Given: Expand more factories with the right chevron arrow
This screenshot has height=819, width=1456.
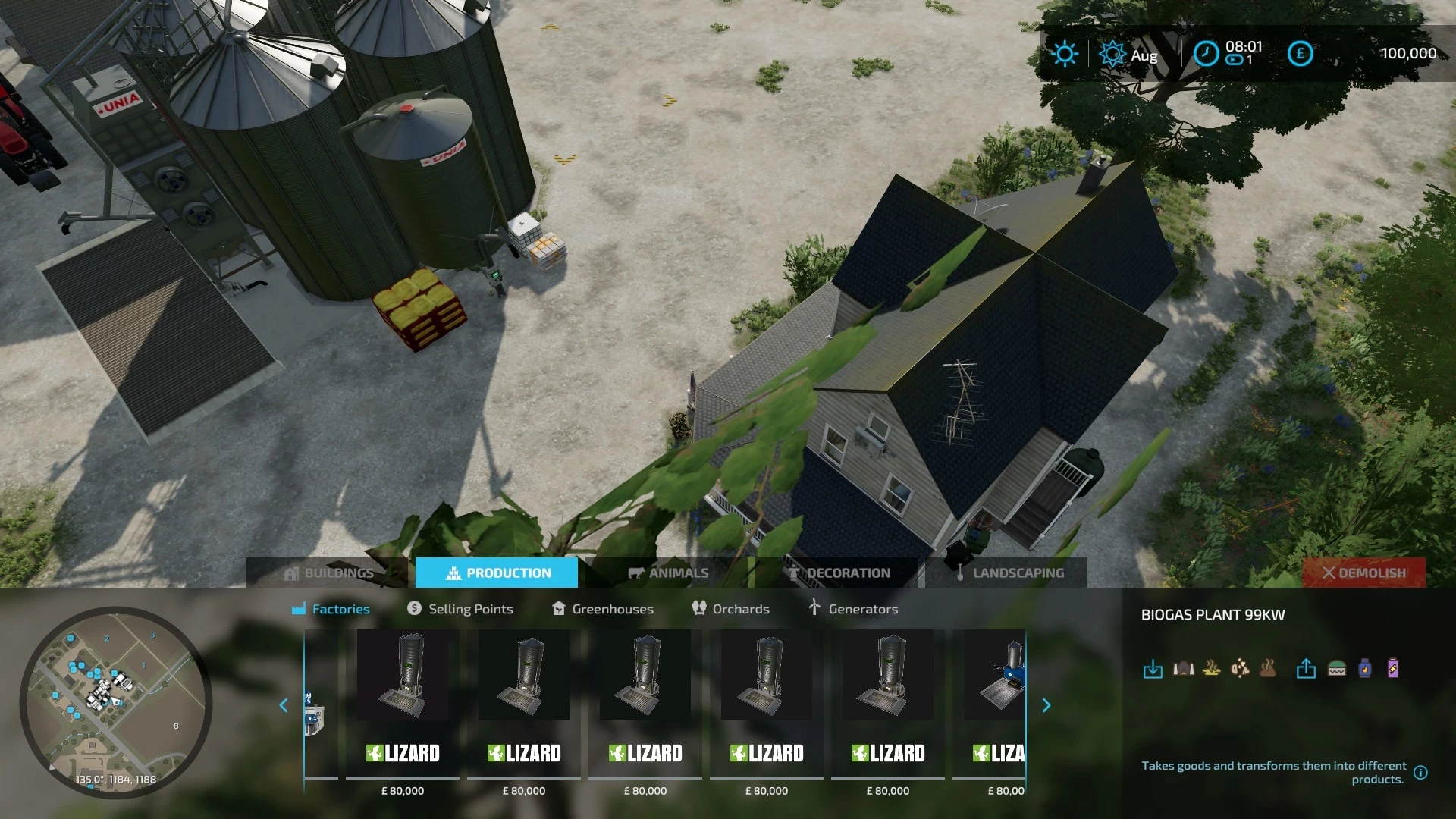Looking at the screenshot, I should (1046, 705).
